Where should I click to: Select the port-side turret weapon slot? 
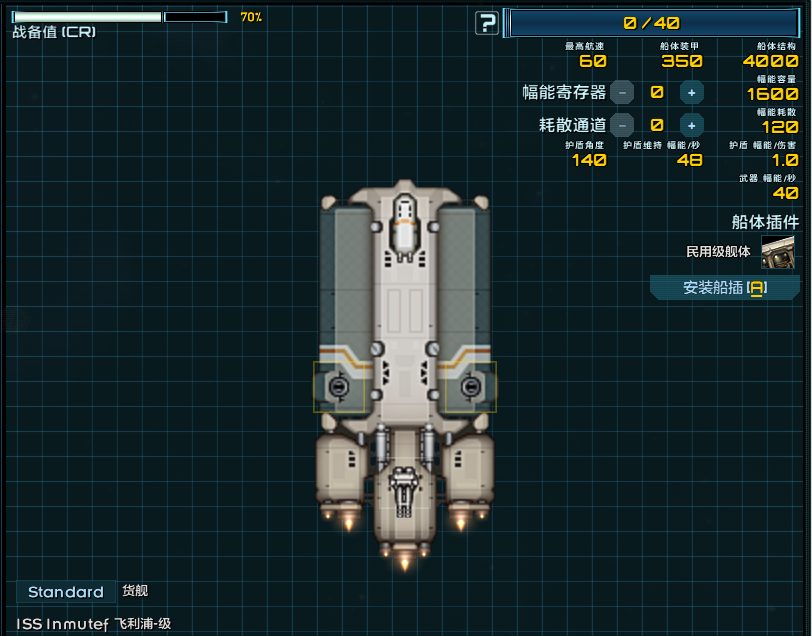(x=339, y=387)
